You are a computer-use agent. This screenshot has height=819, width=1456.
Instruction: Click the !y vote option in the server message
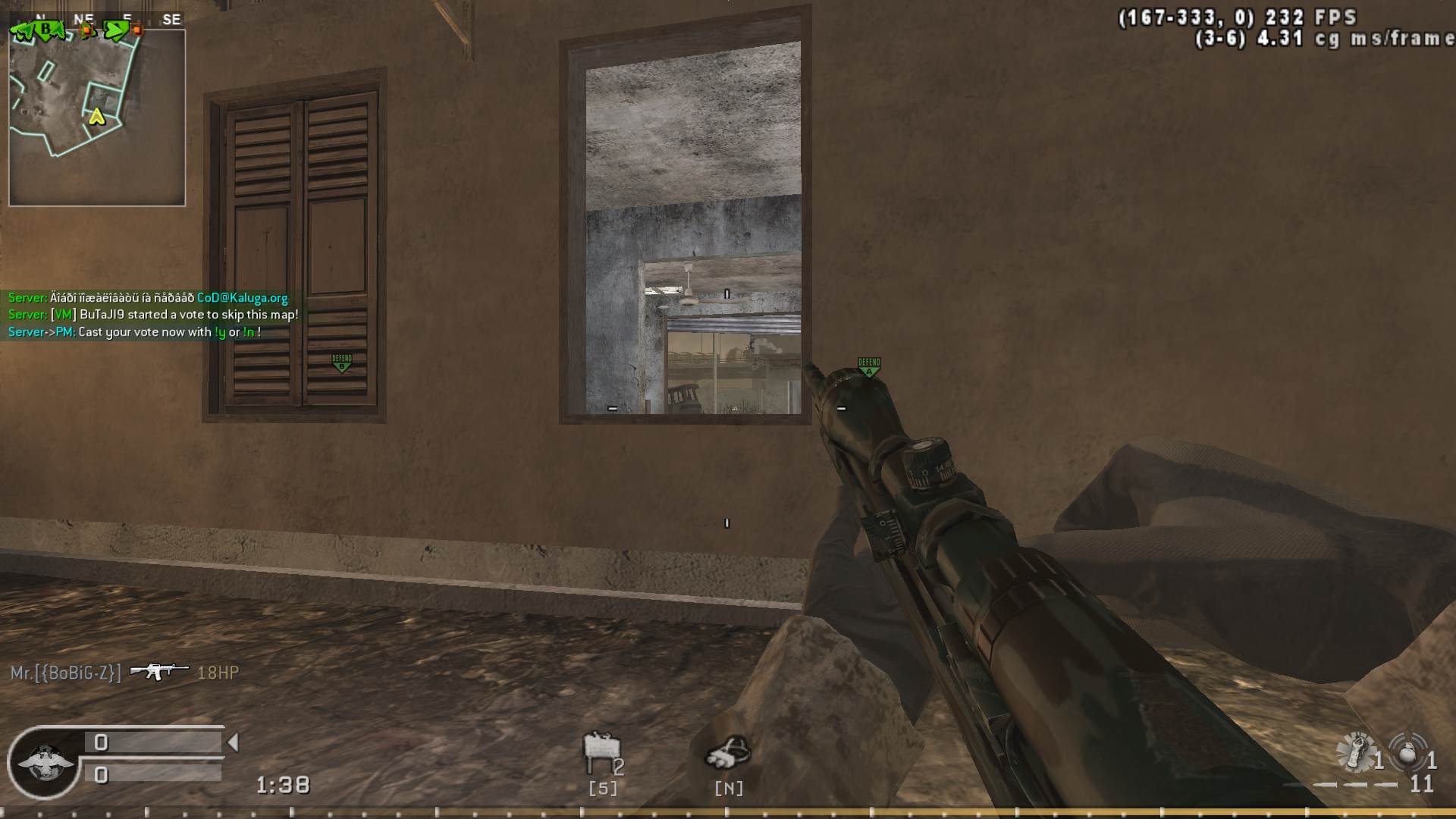(221, 332)
